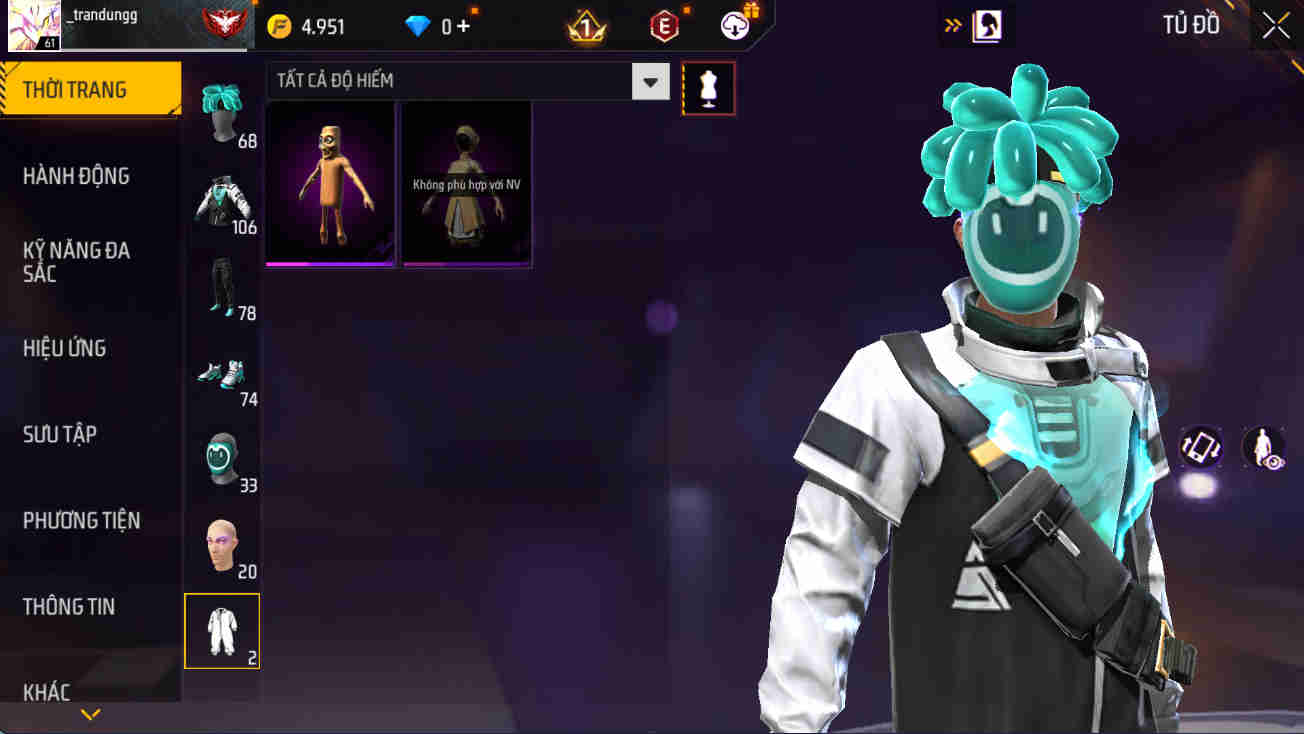Toggle character visibility with the eye icon
This screenshot has width=1304, height=734.
[1262, 447]
